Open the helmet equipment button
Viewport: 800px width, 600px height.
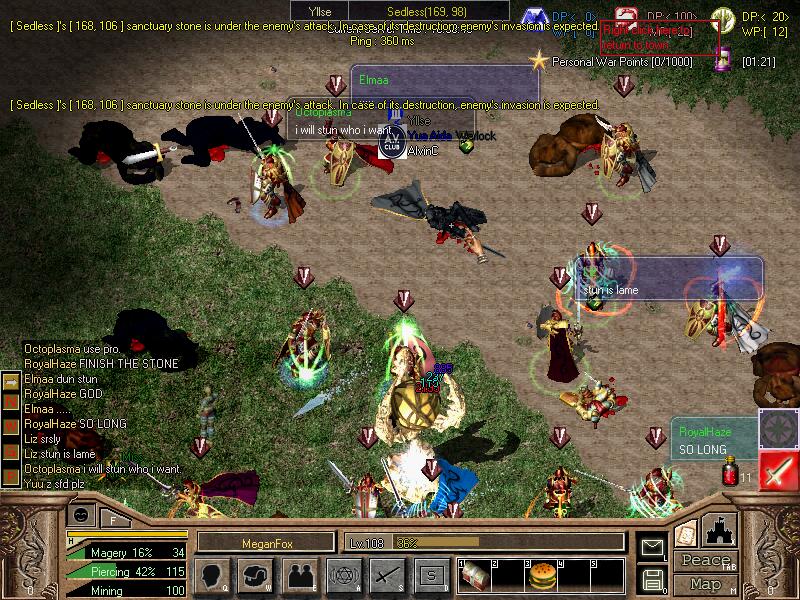256,575
